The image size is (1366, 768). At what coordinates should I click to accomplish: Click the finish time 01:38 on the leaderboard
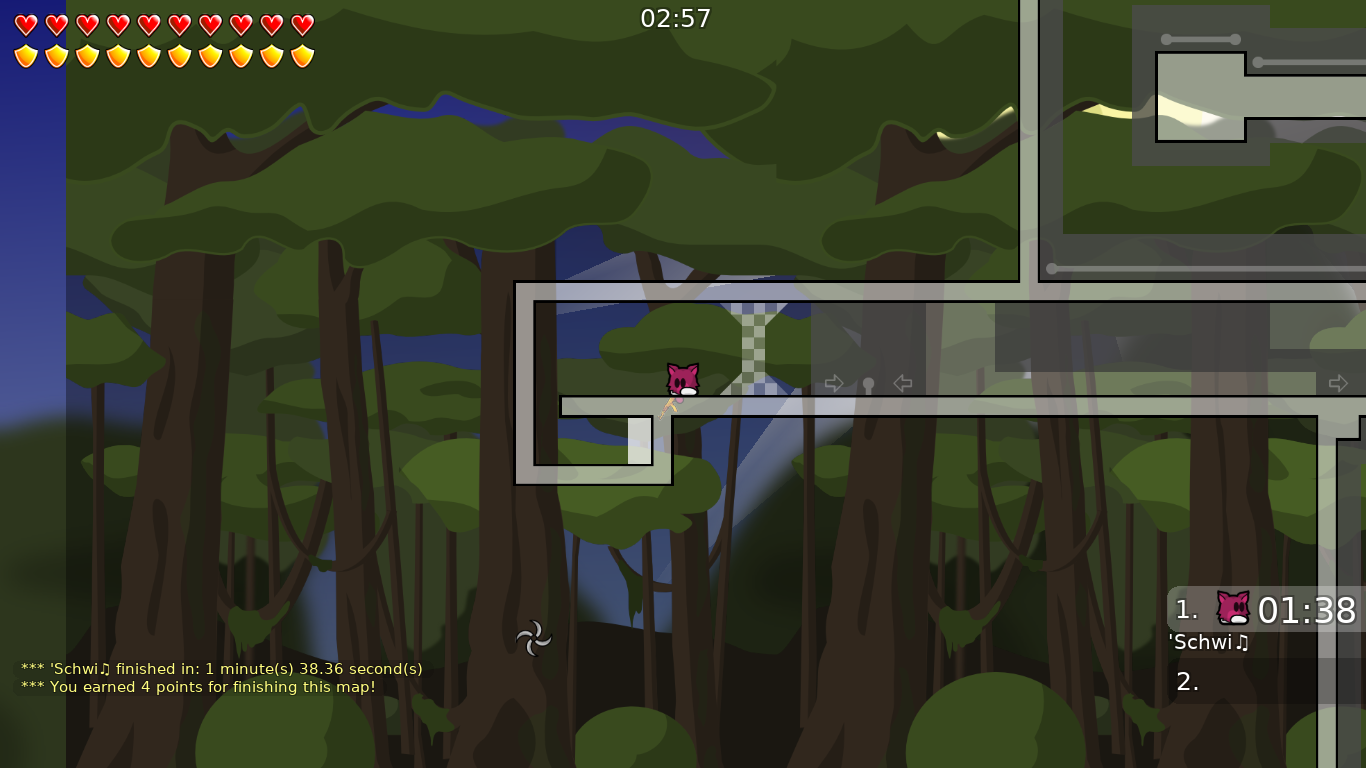pos(1310,611)
